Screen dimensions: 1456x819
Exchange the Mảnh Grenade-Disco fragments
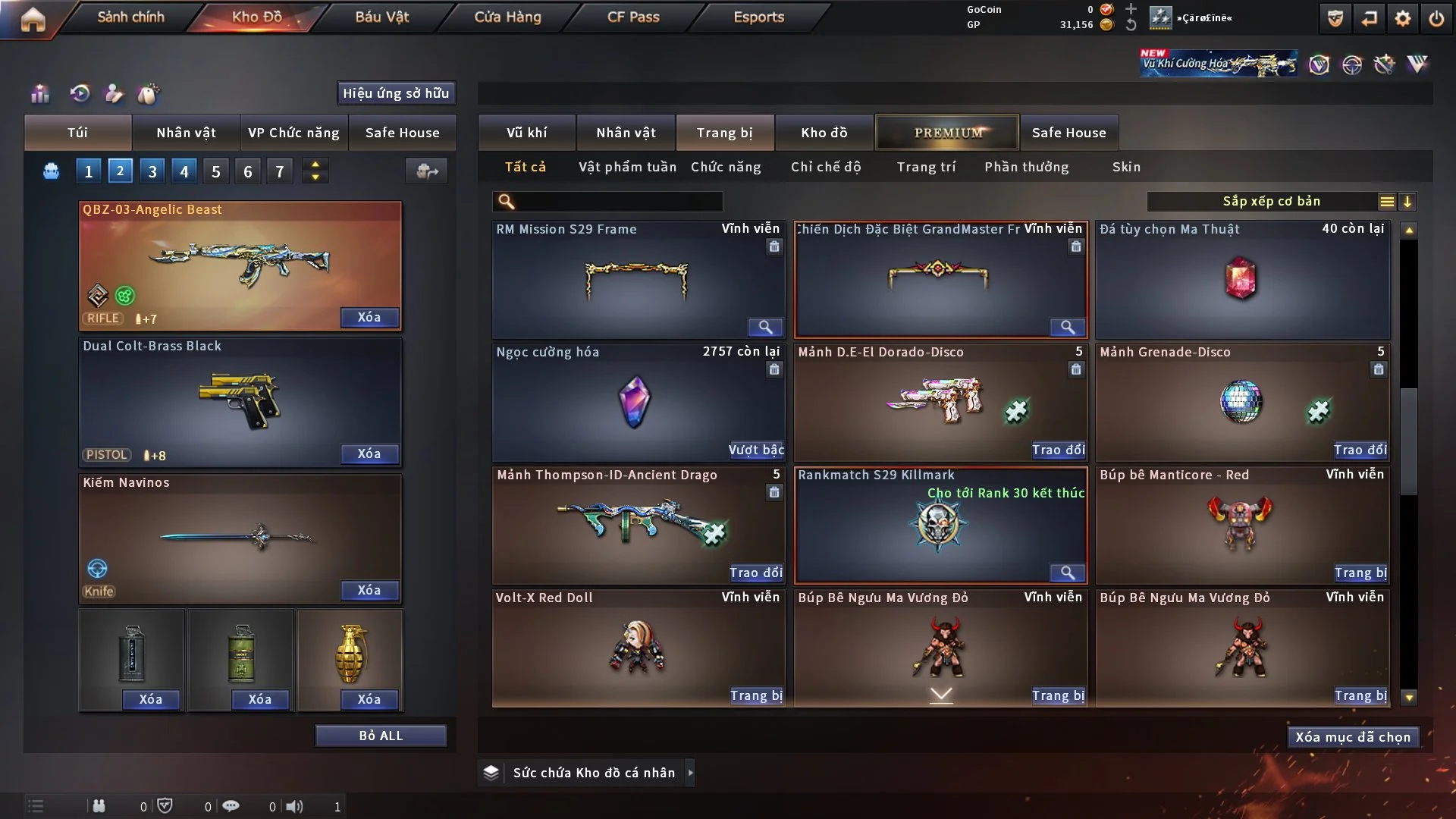click(1360, 450)
